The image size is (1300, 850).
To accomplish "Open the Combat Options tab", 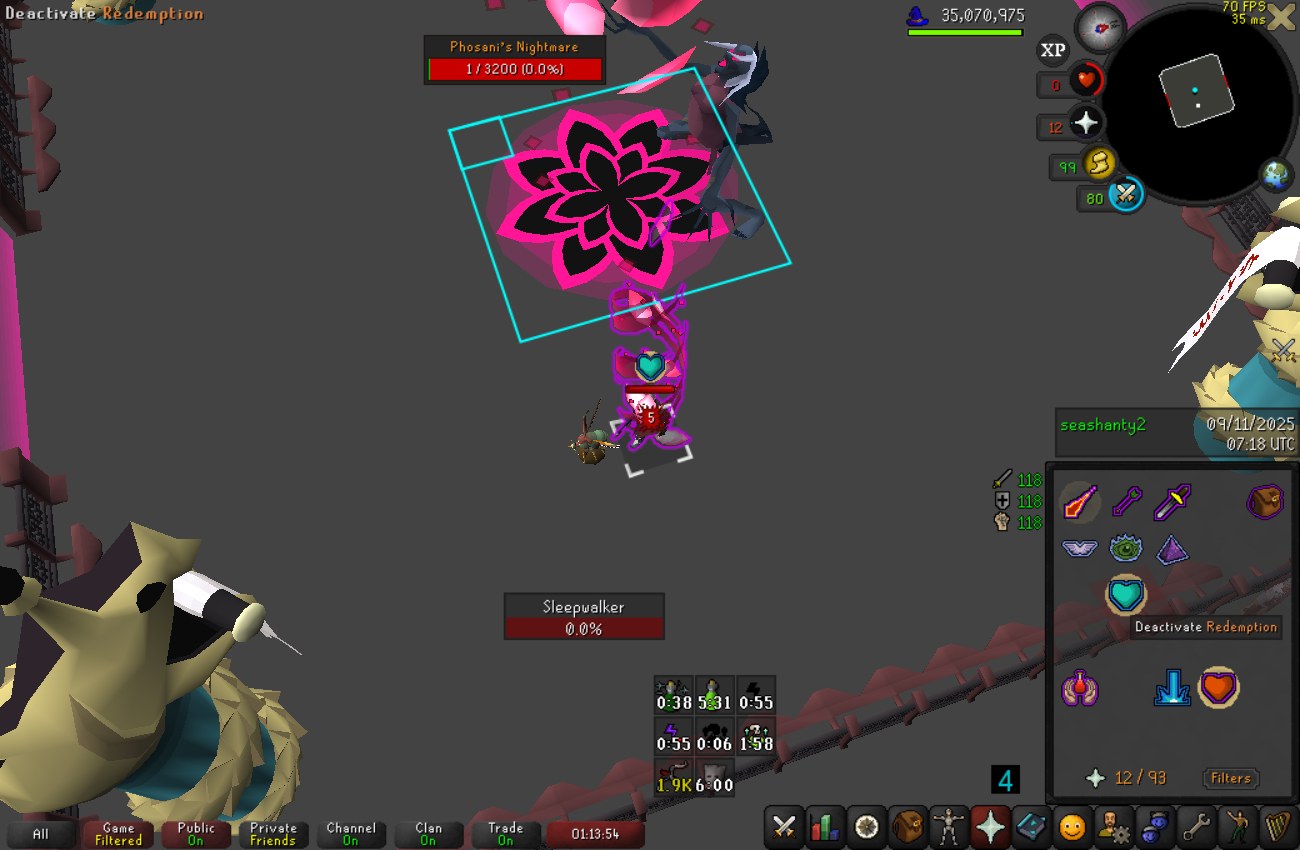I will click(784, 827).
